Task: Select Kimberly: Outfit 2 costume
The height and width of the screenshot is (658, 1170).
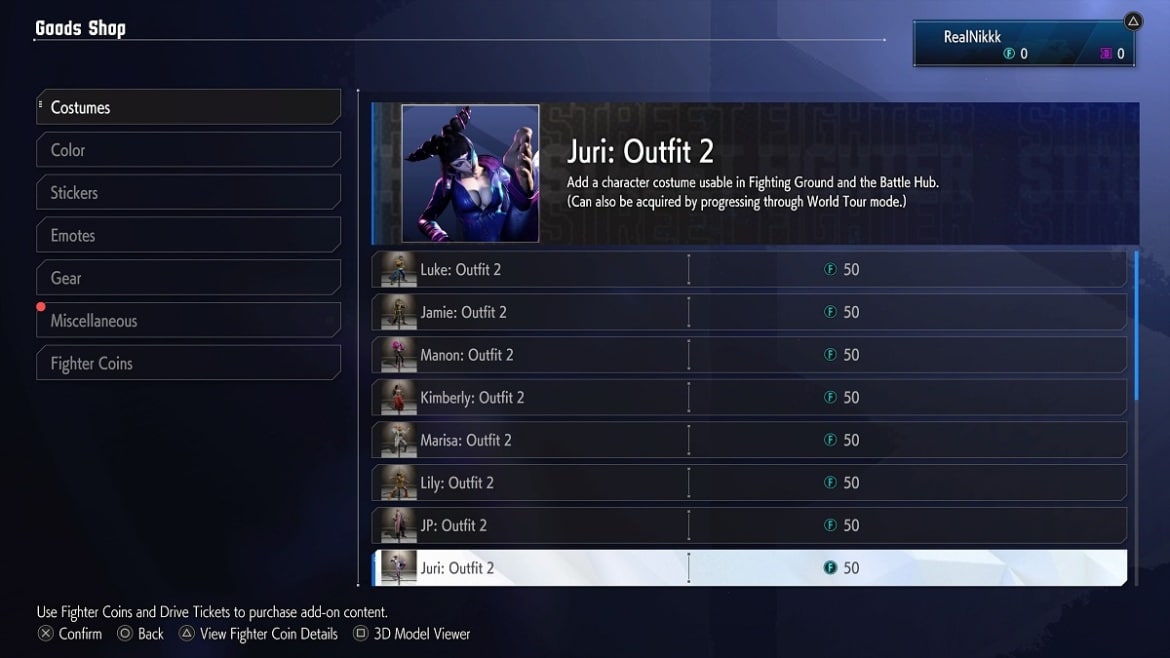Action: point(749,398)
